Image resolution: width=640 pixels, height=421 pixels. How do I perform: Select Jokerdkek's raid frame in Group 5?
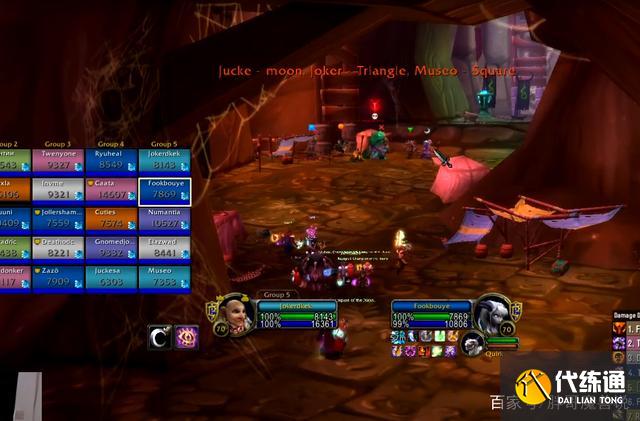coord(164,161)
